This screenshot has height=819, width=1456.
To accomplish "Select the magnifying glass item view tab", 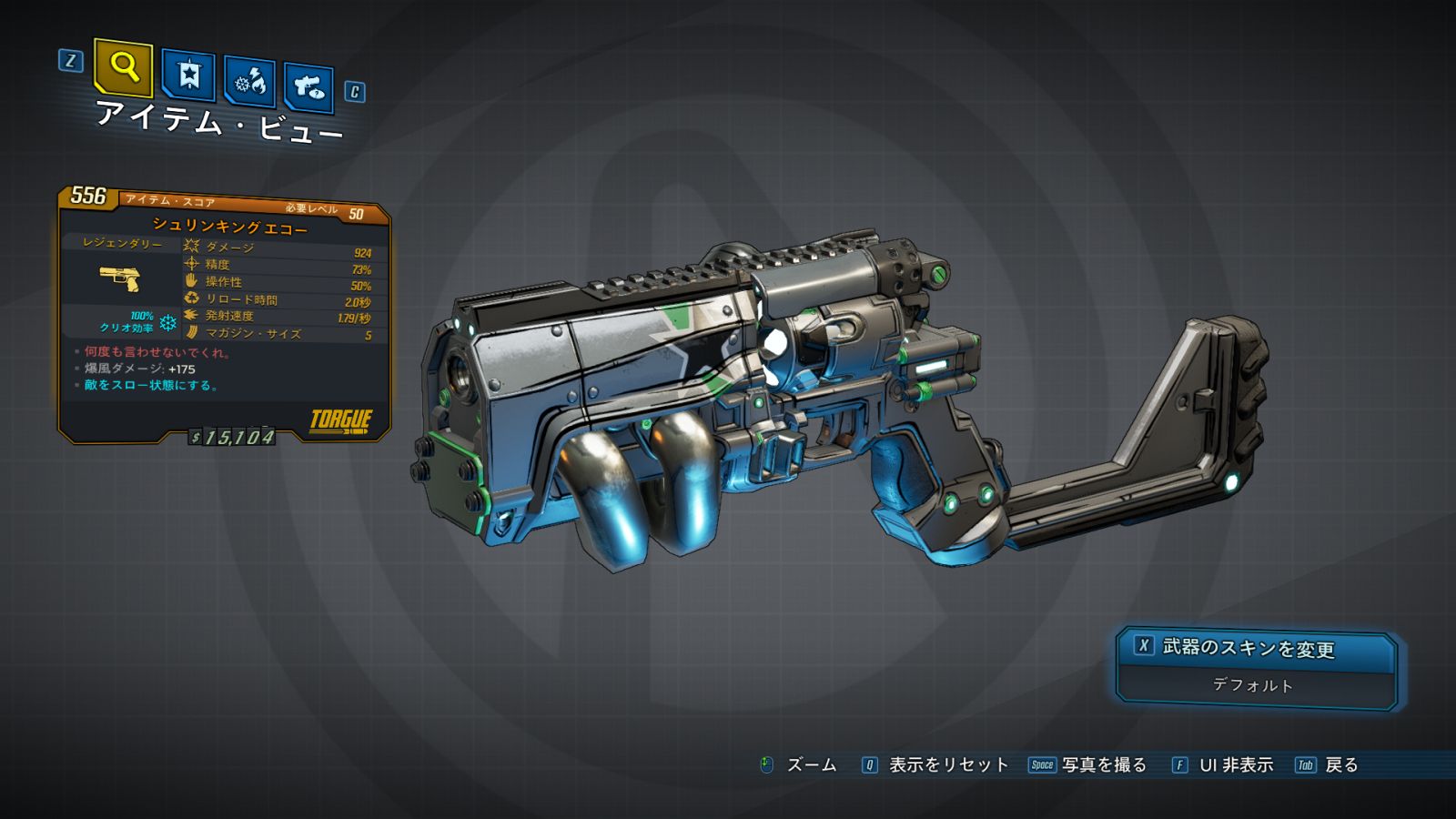I will [x=123, y=67].
